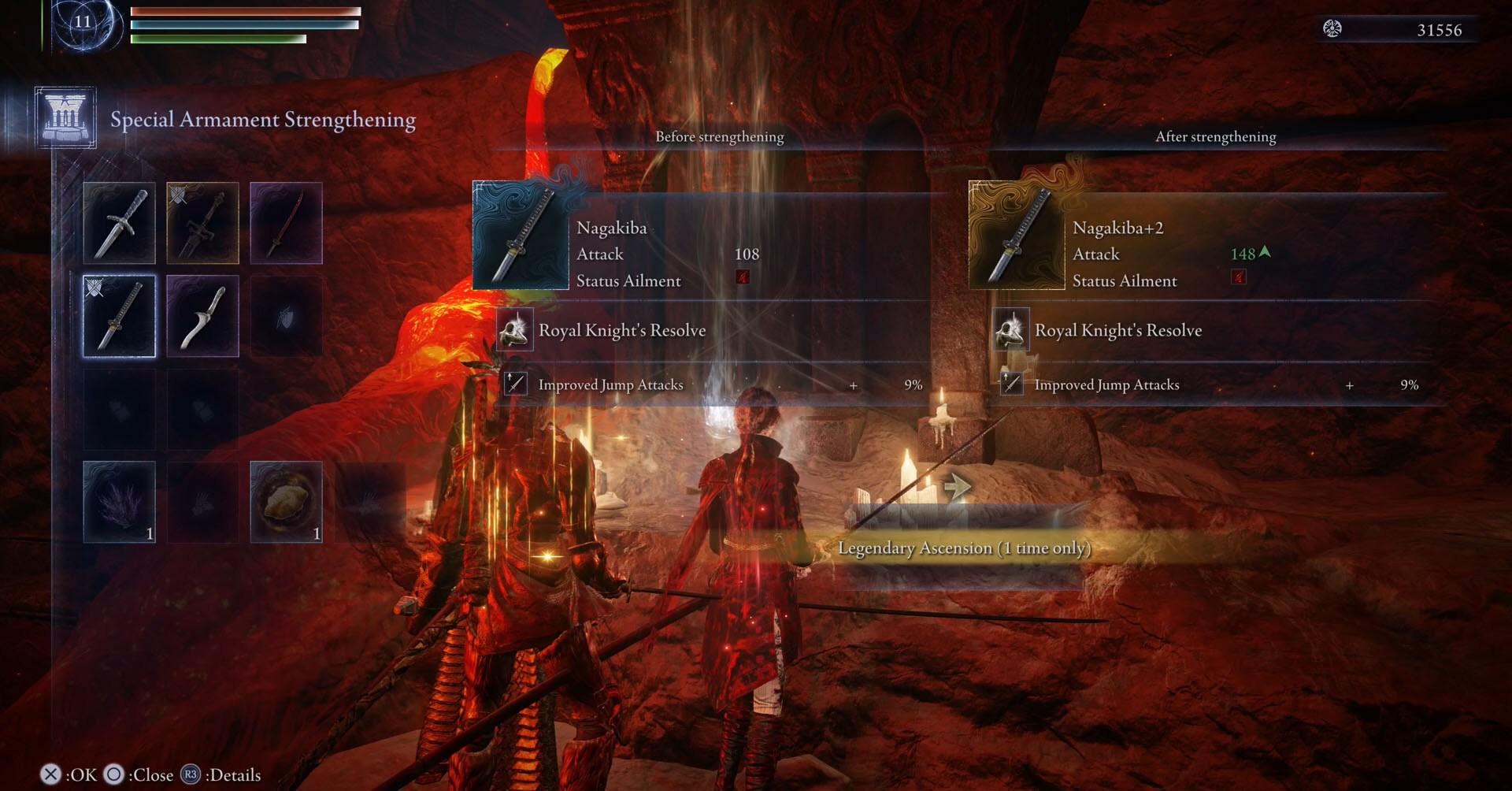Screen dimensions: 1512x791
Task: Select the white curved sword icon
Action: click(x=202, y=316)
